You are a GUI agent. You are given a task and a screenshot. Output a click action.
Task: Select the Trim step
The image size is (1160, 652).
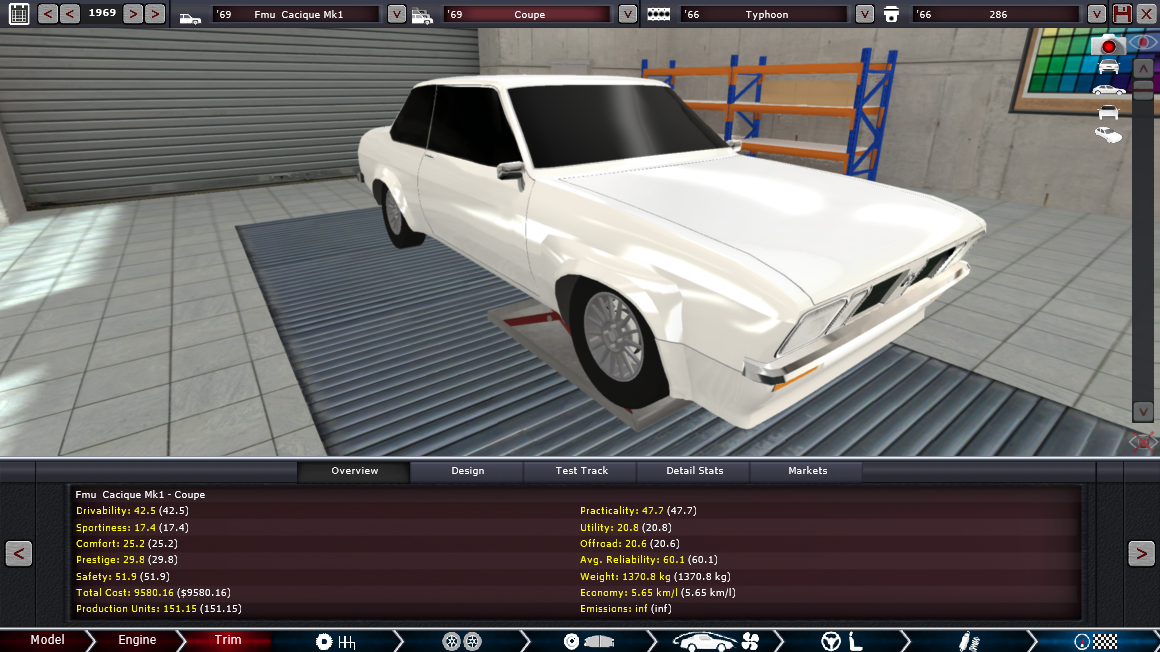click(x=228, y=640)
